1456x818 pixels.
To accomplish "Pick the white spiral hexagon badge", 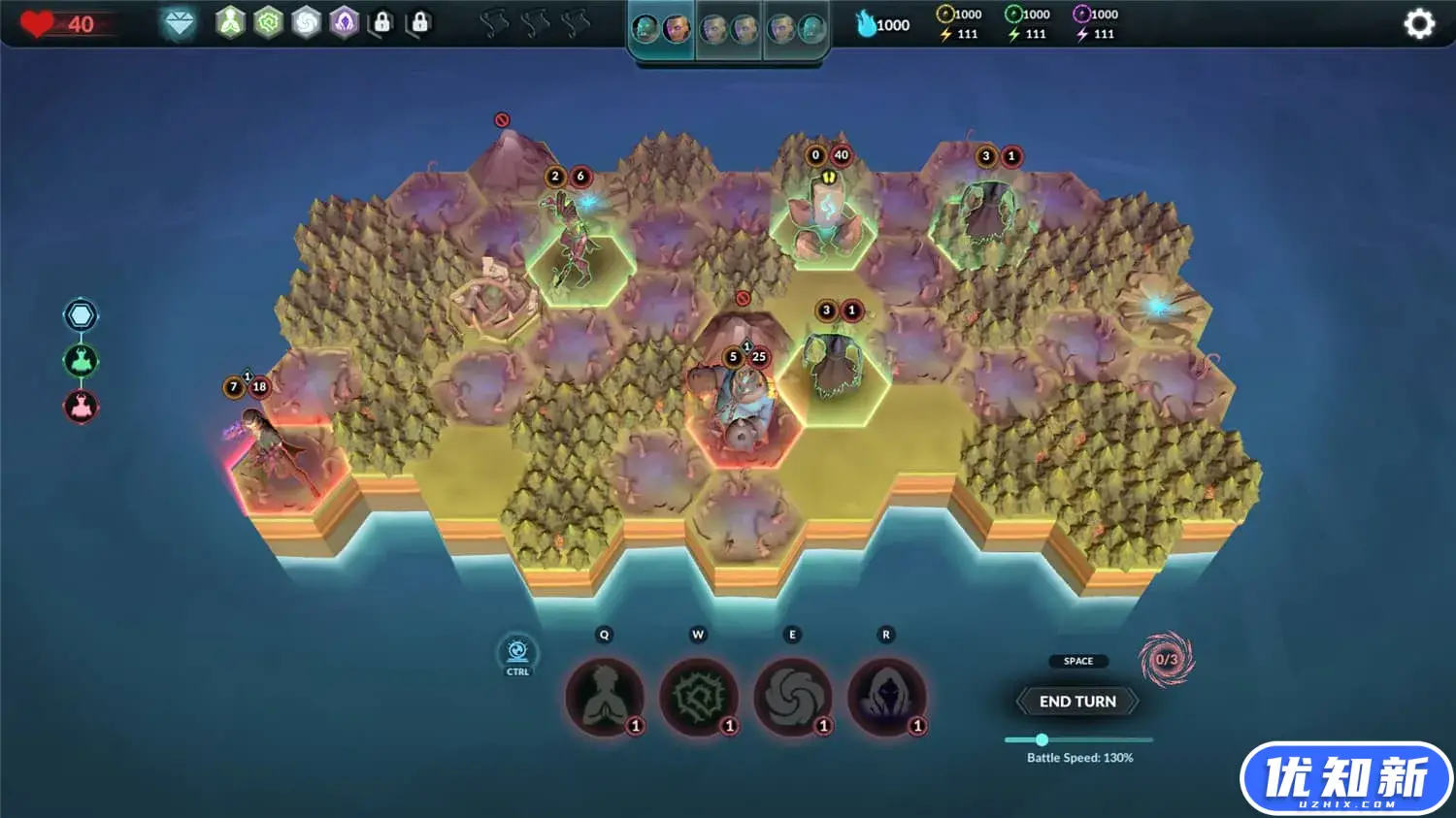I will tap(306, 22).
